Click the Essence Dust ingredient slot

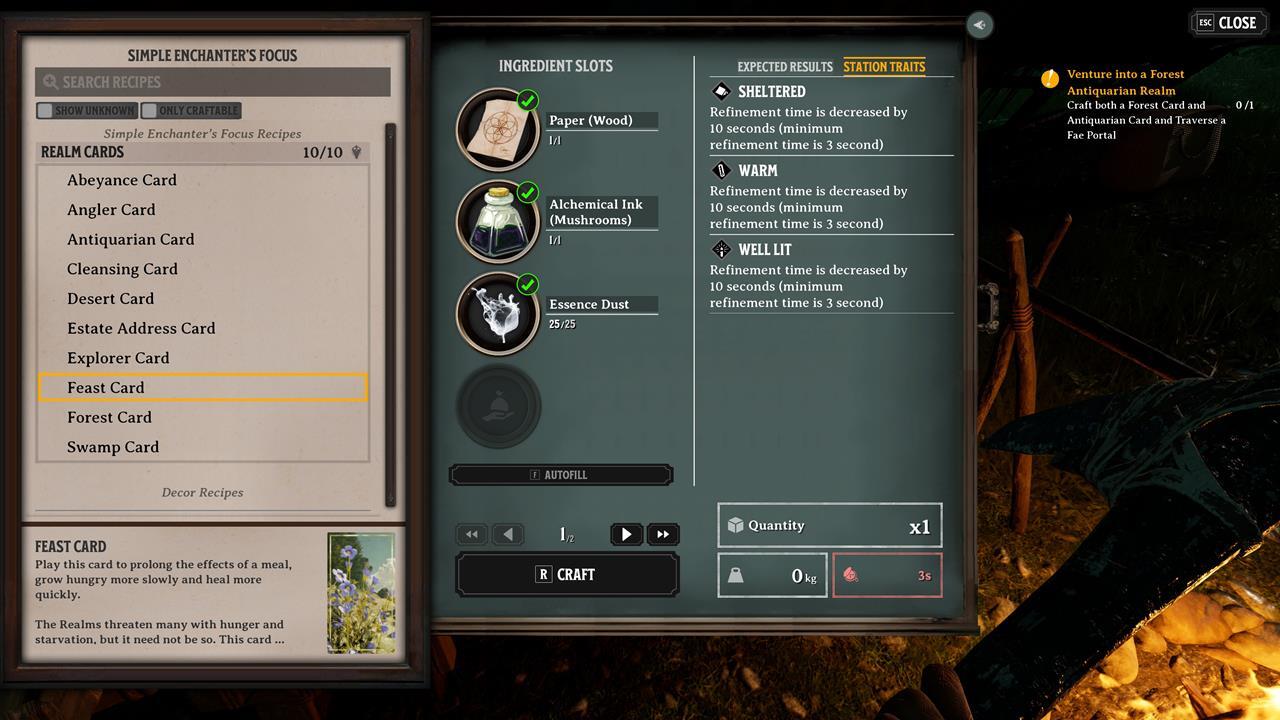[498, 313]
